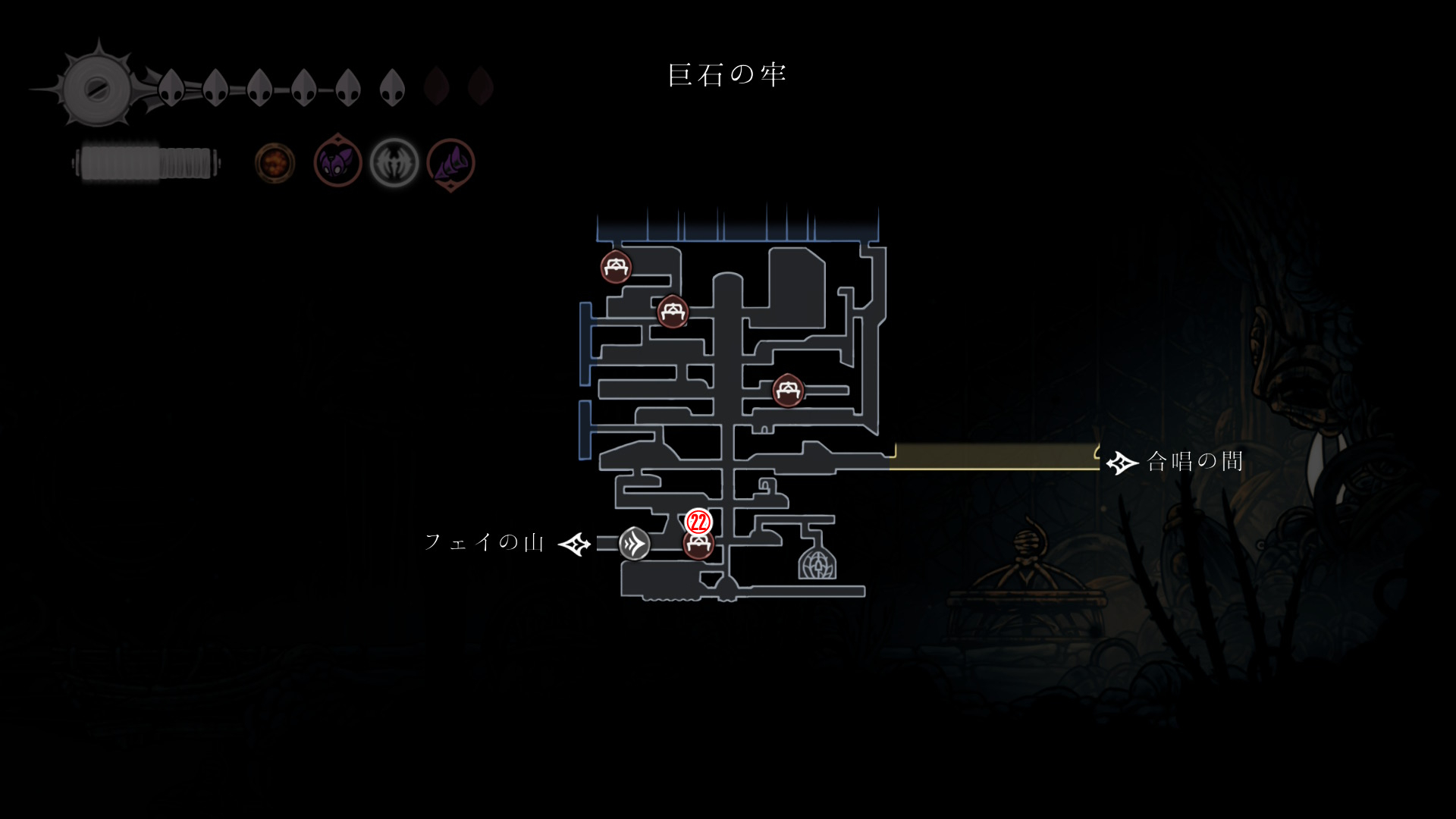The height and width of the screenshot is (819, 1456).
Task: Follow the 合唱の間 area exit label
Action: click(1194, 461)
